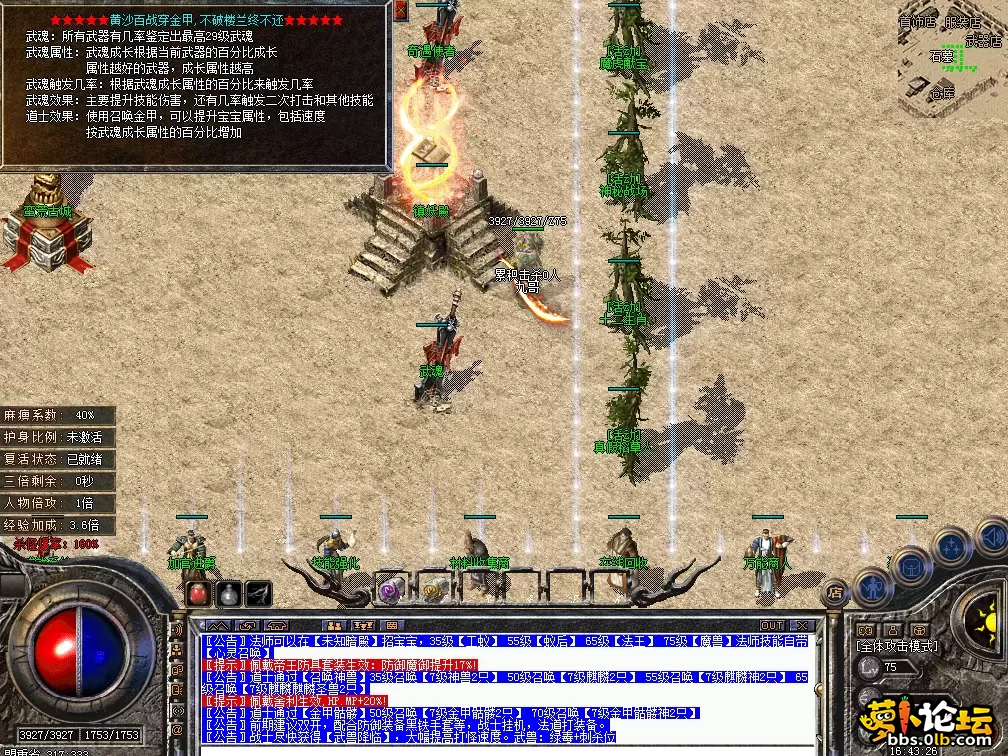
Task: Use the red health potion slot
Action: (x=198, y=592)
